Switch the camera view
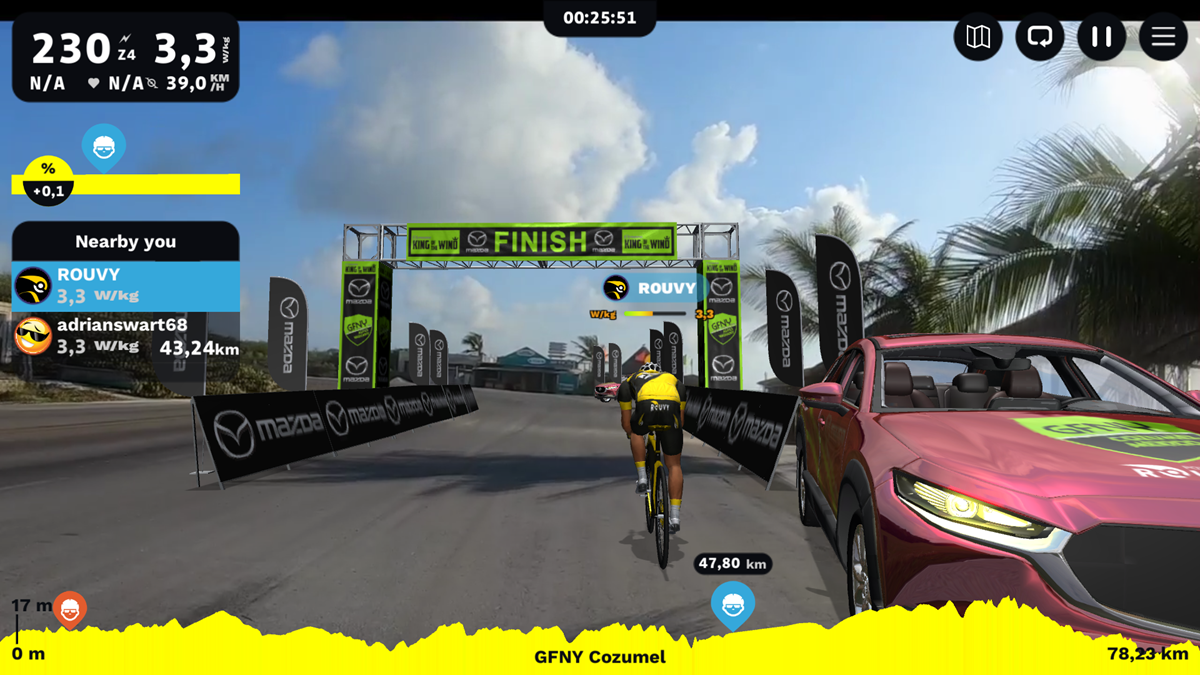Screen dimensions: 1200x675 1040,38
